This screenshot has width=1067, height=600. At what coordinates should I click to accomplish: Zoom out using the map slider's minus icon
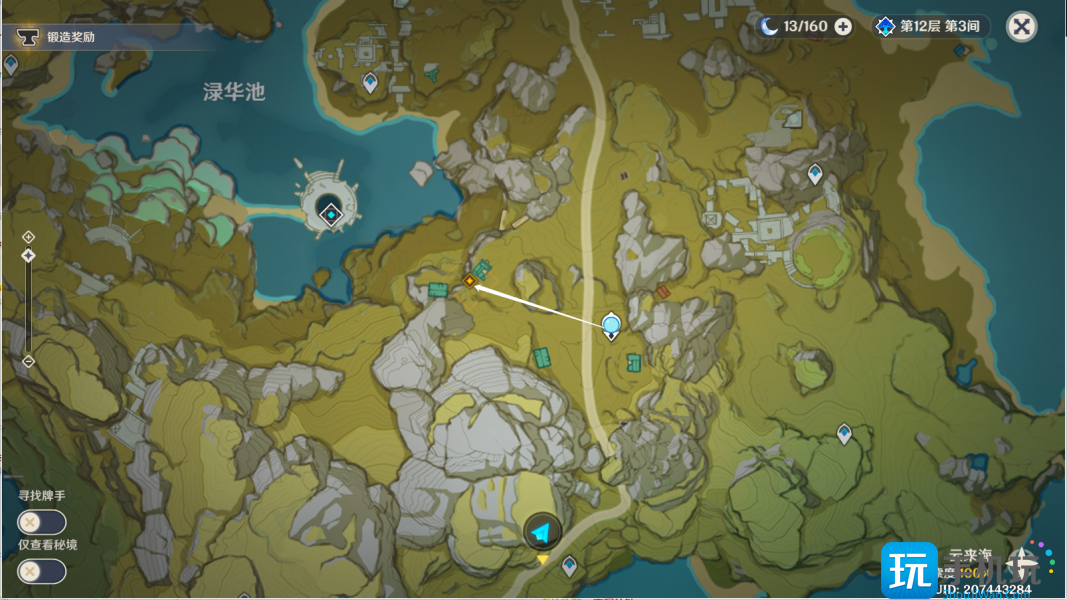(x=28, y=360)
